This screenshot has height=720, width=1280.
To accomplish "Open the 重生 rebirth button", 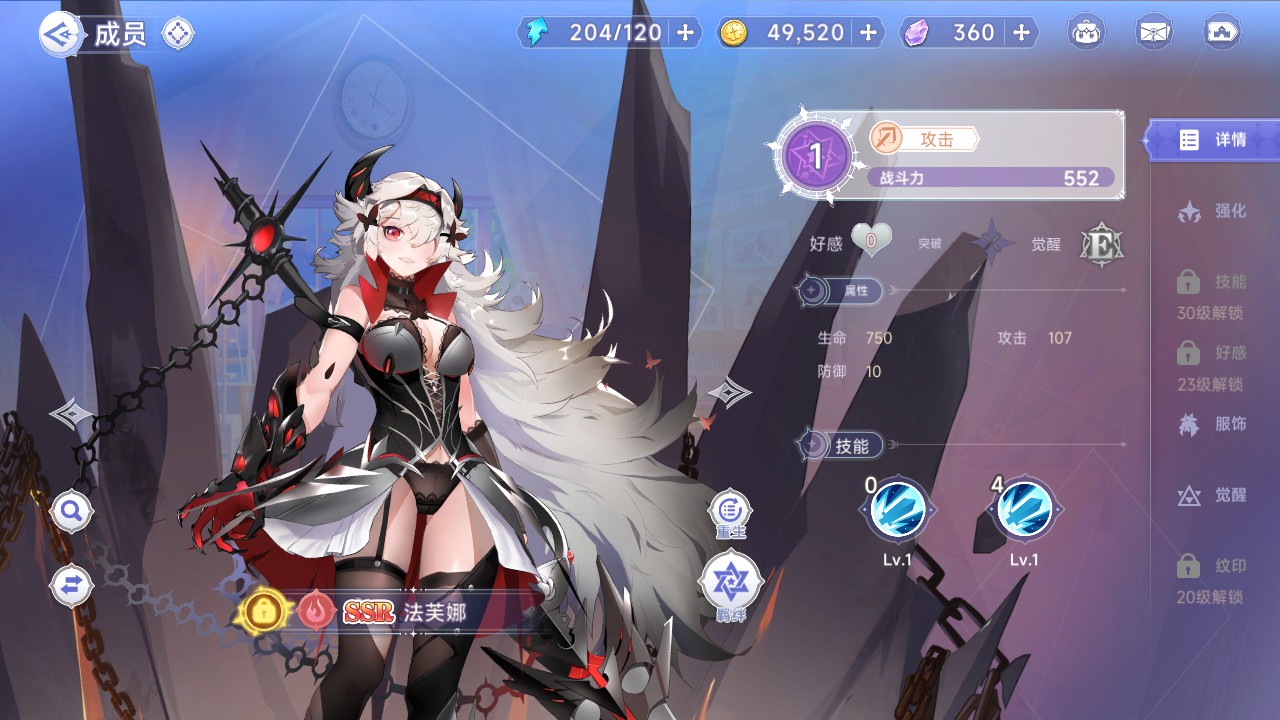I will coord(731,512).
